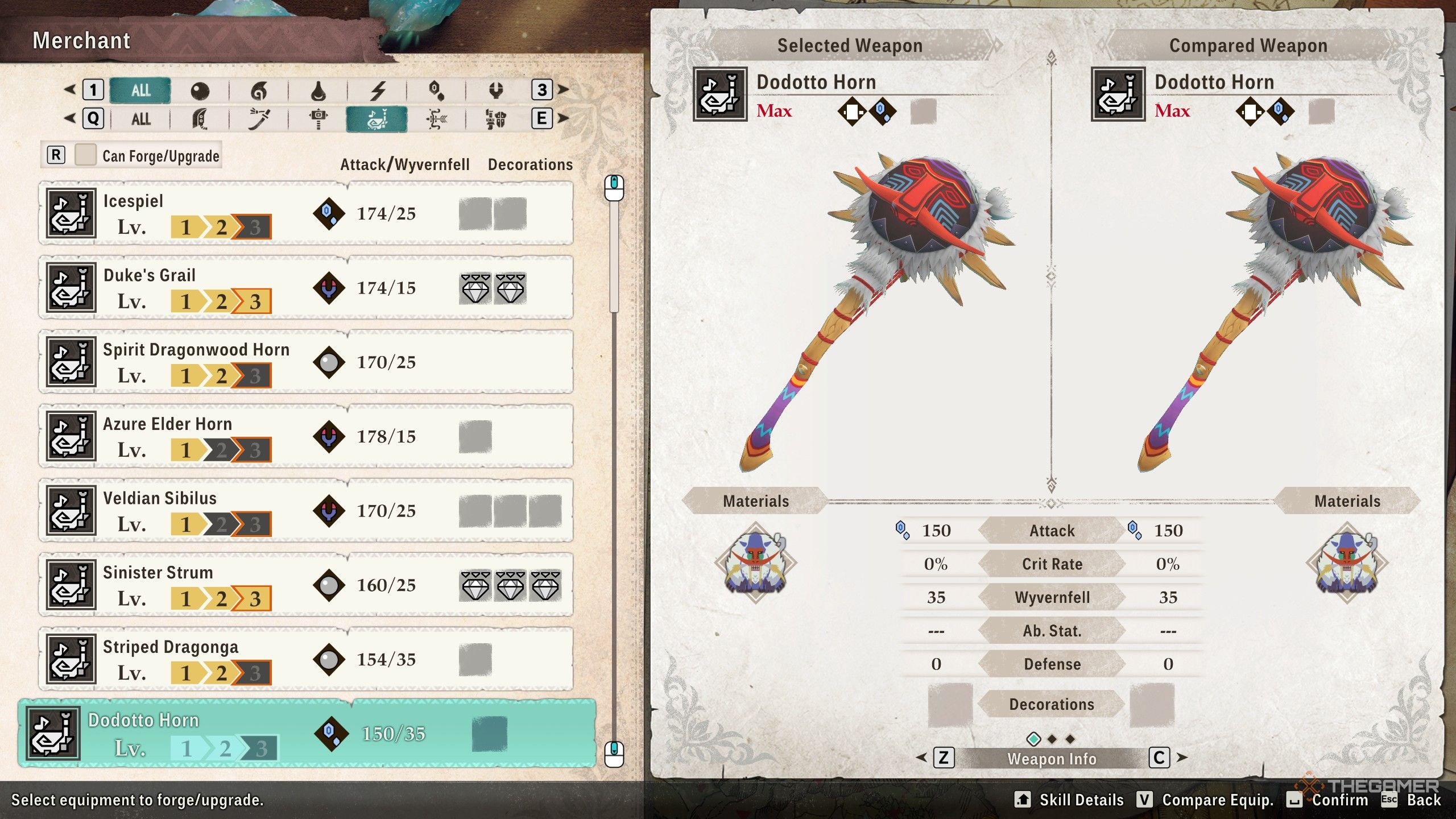
Task: Switch to the lightning bolt element filter
Action: tap(378, 90)
